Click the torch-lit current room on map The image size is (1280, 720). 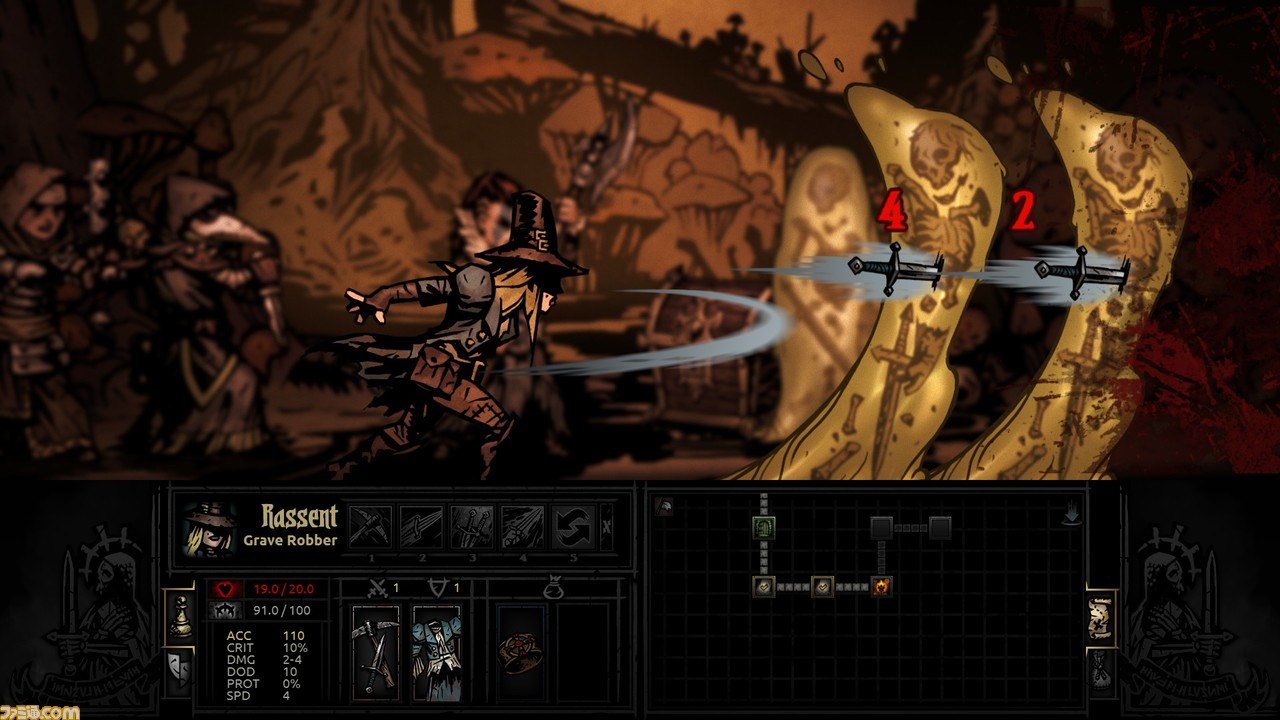pyautogui.click(x=881, y=587)
